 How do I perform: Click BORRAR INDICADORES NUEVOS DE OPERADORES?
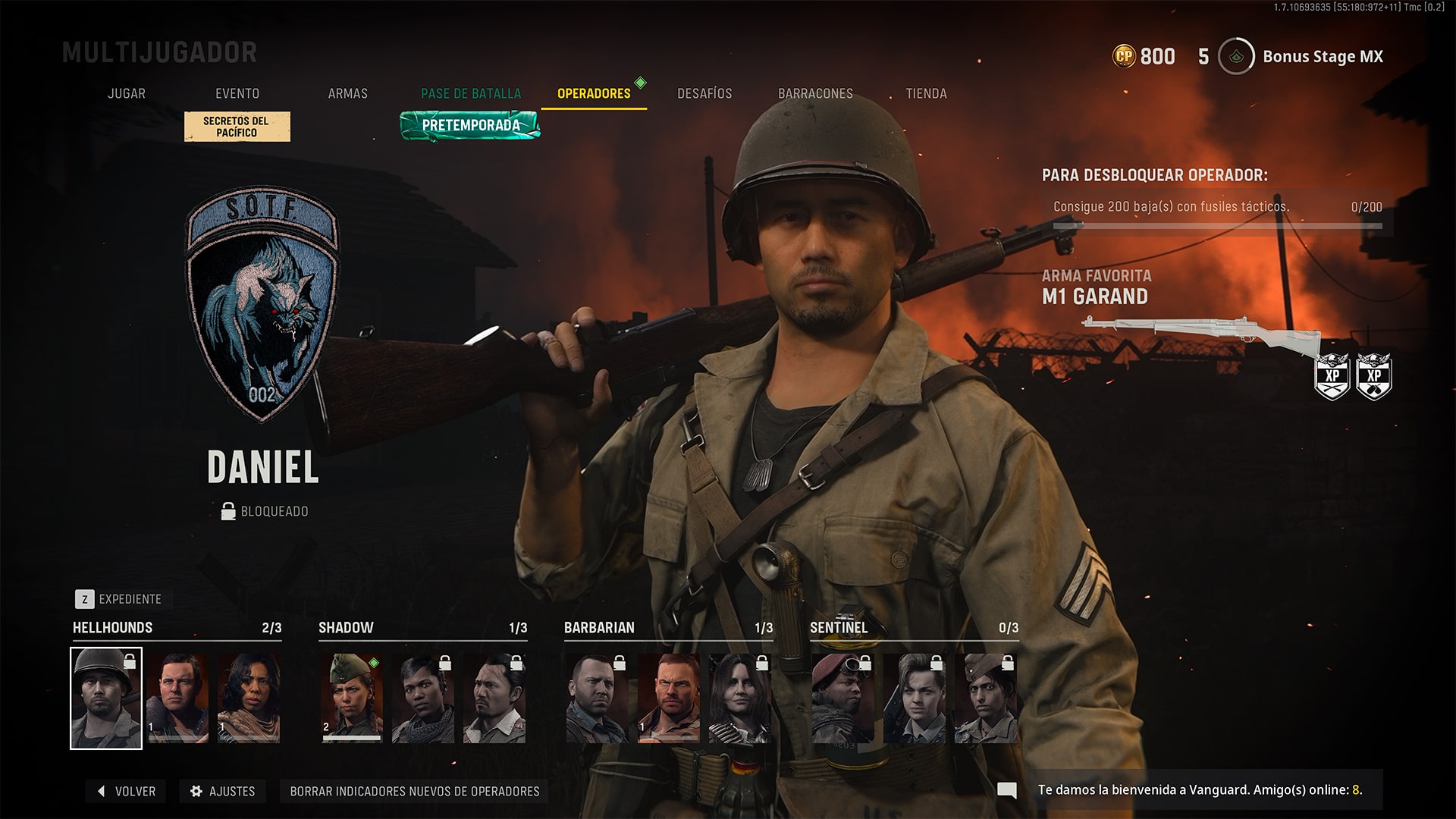415,791
